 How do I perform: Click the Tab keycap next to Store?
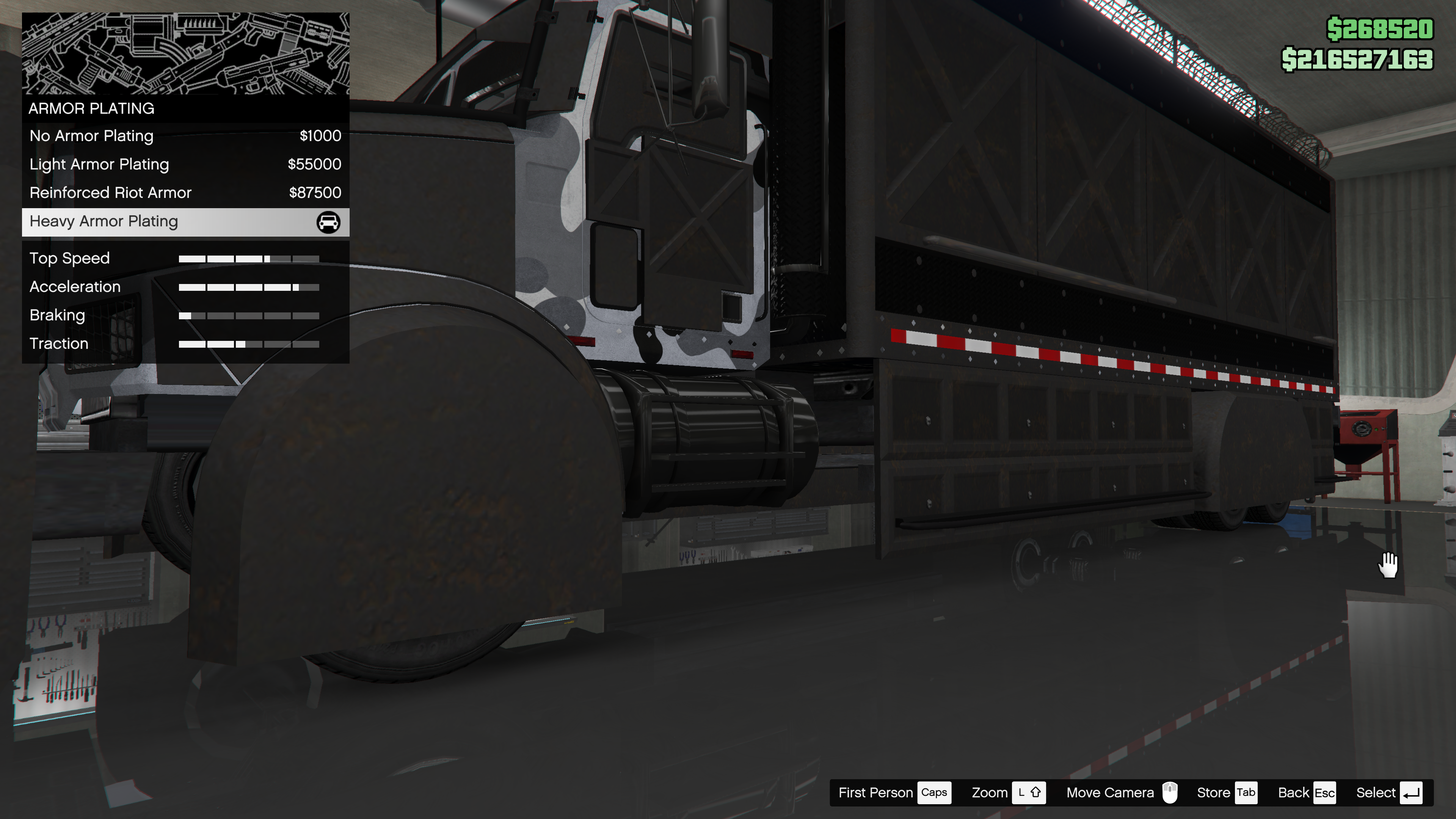pos(1245,792)
